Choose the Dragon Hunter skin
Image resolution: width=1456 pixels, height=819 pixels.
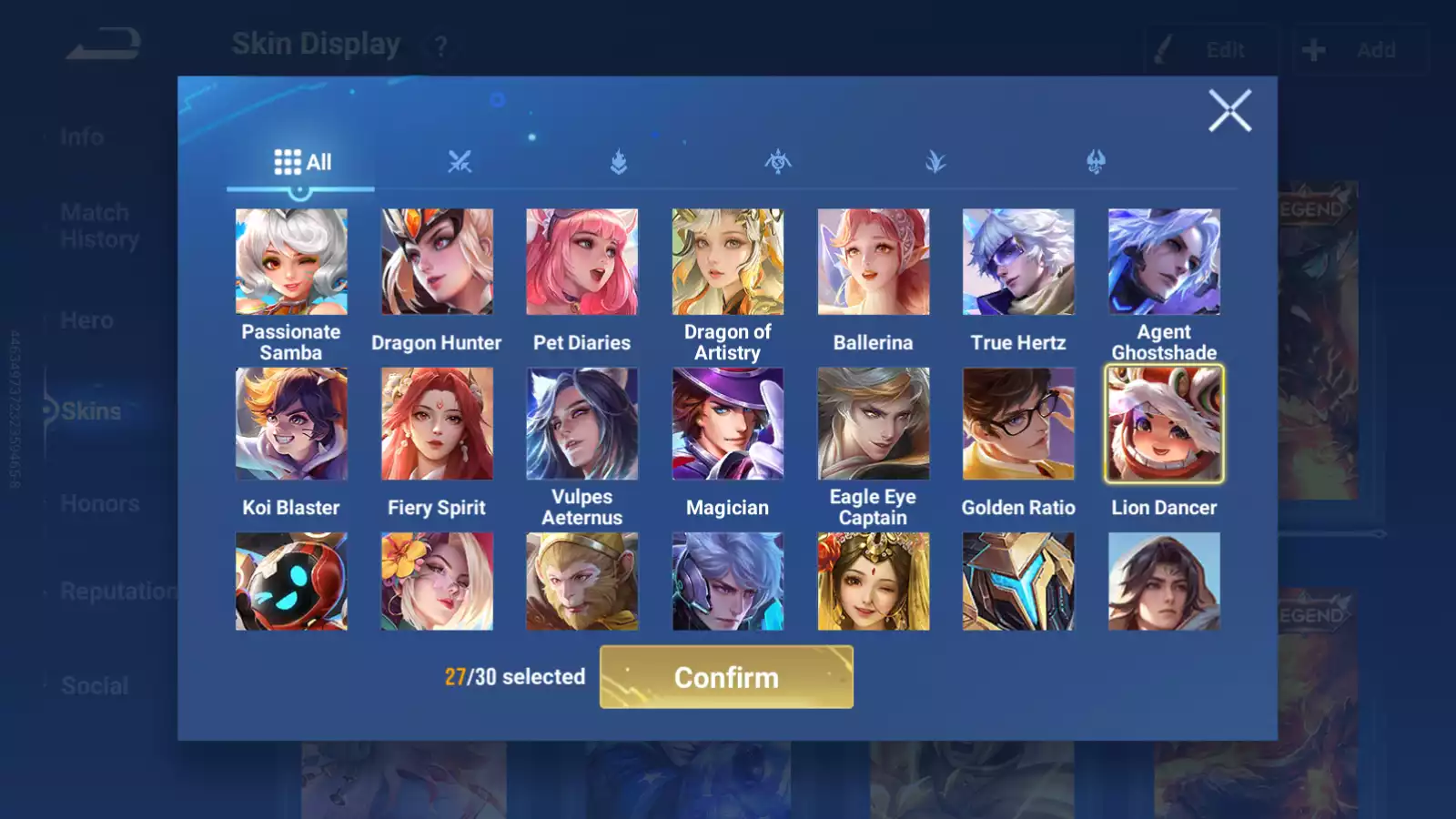pos(437,262)
